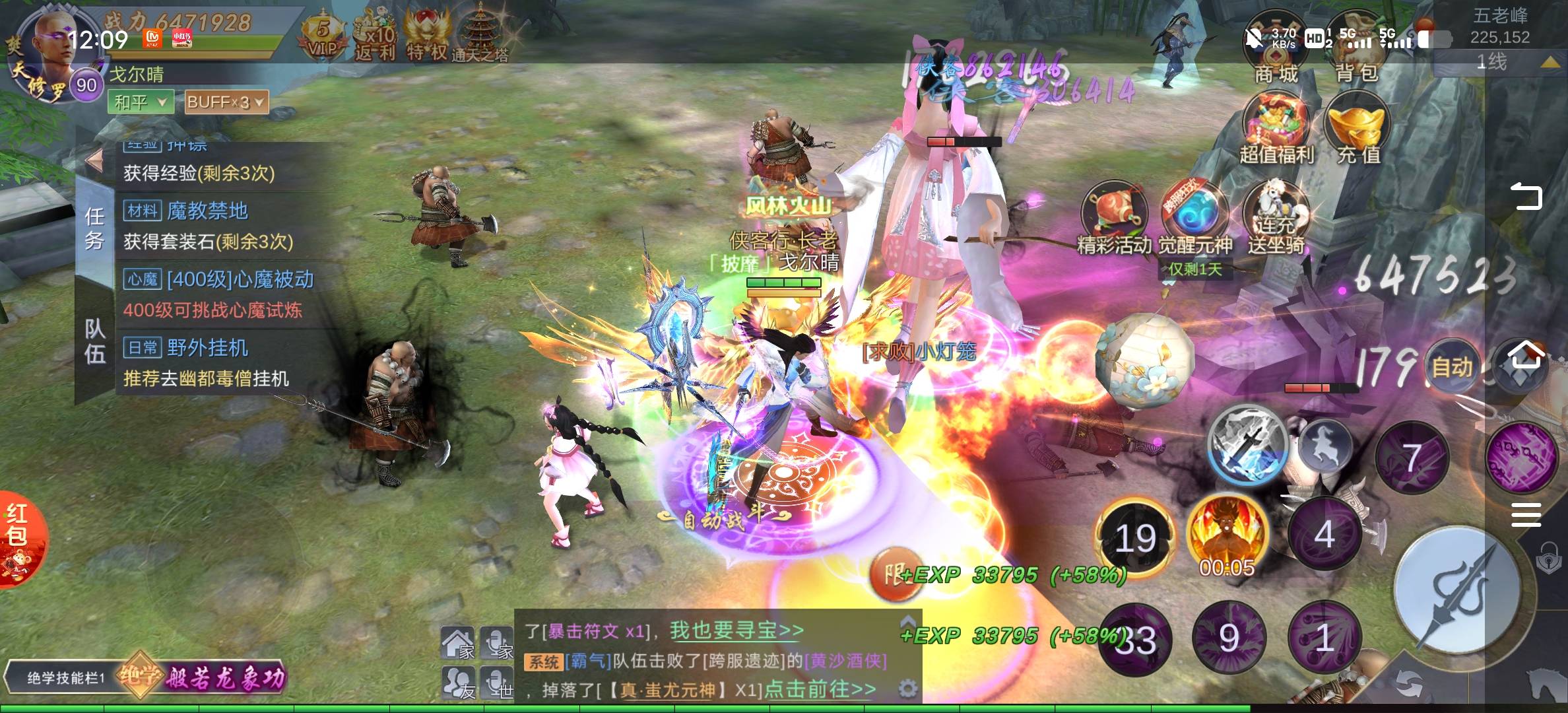Switch to the 队伍 team tab

[x=95, y=341]
